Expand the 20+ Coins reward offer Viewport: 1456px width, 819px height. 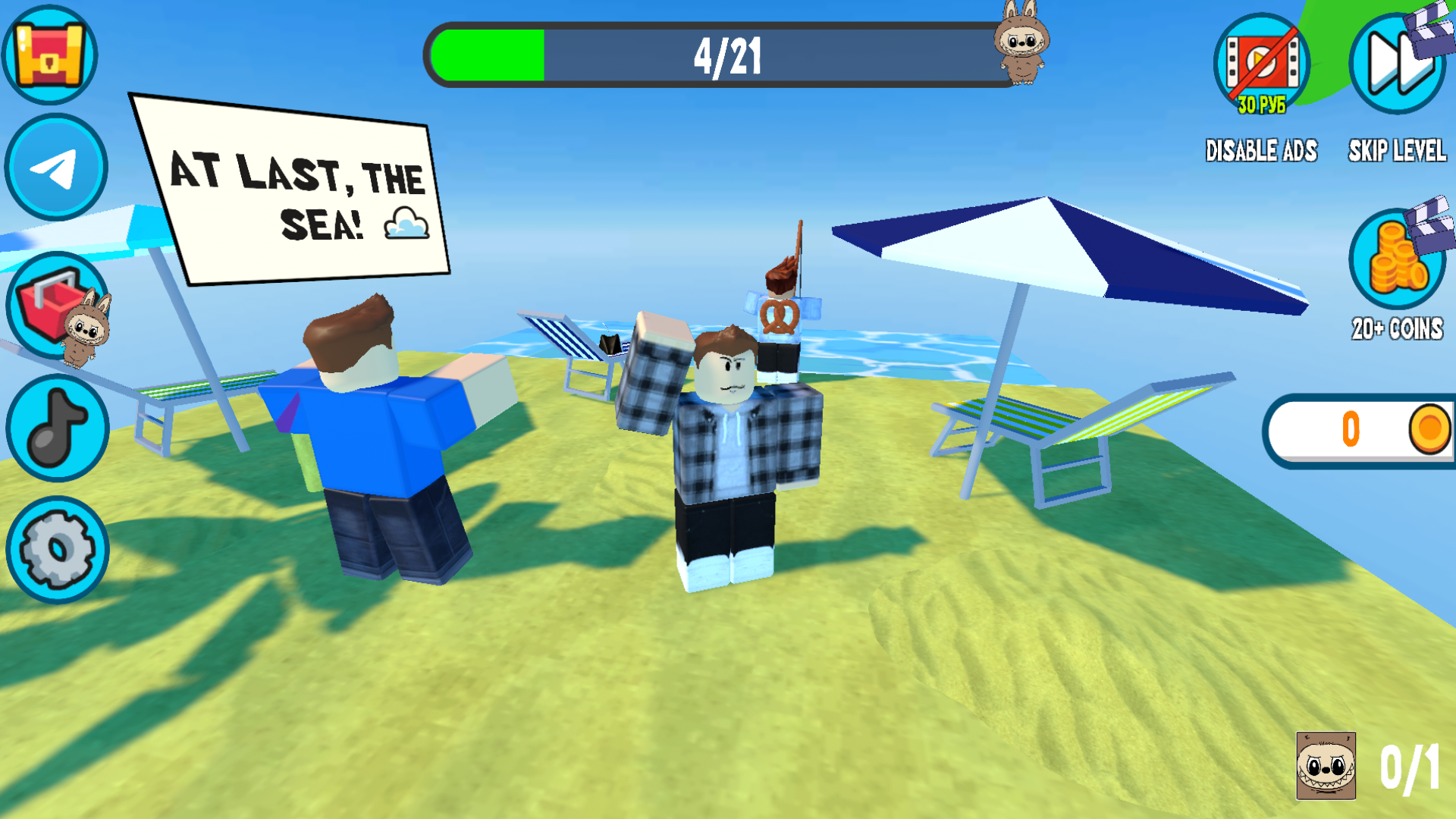click(1398, 329)
